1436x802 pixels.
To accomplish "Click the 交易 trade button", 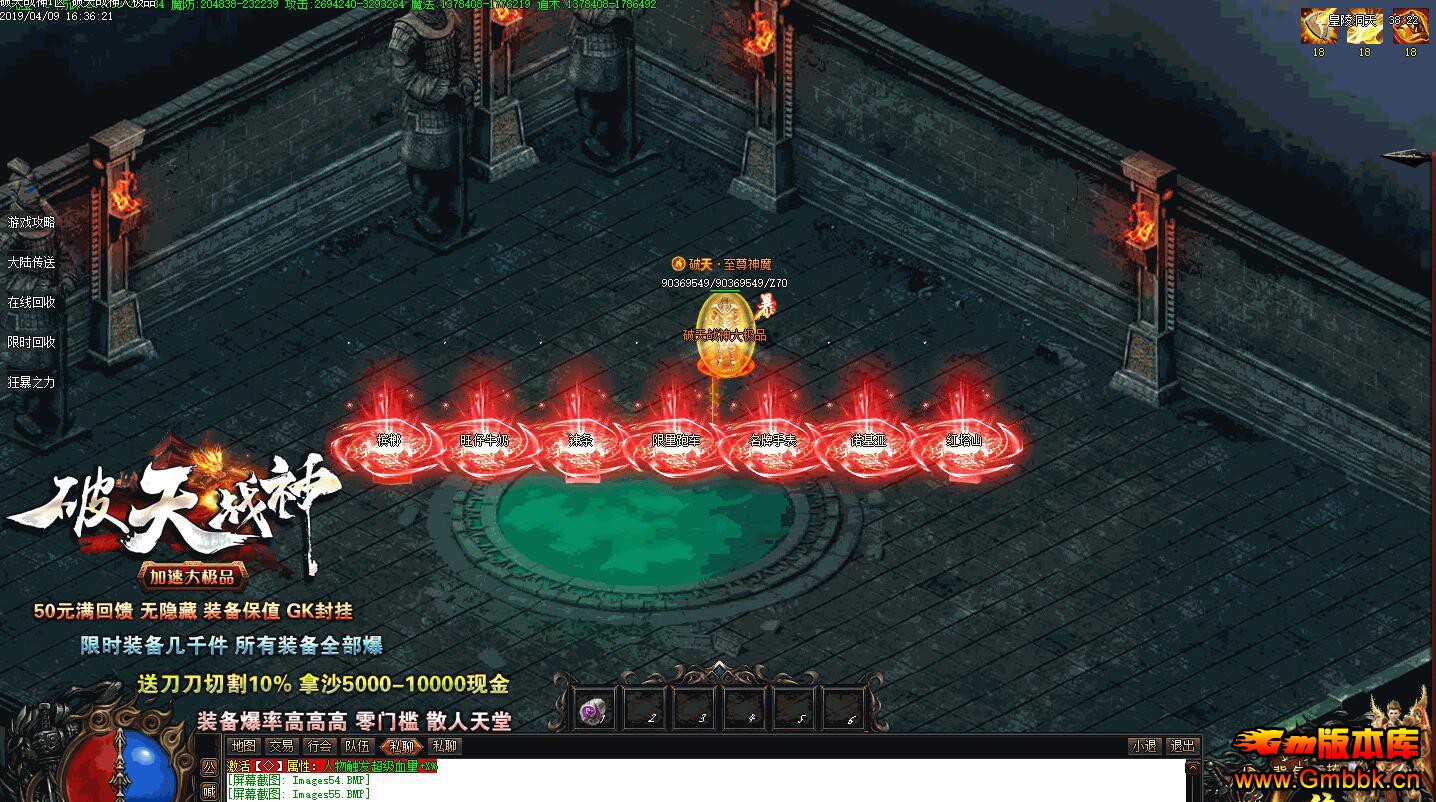I will [281, 746].
